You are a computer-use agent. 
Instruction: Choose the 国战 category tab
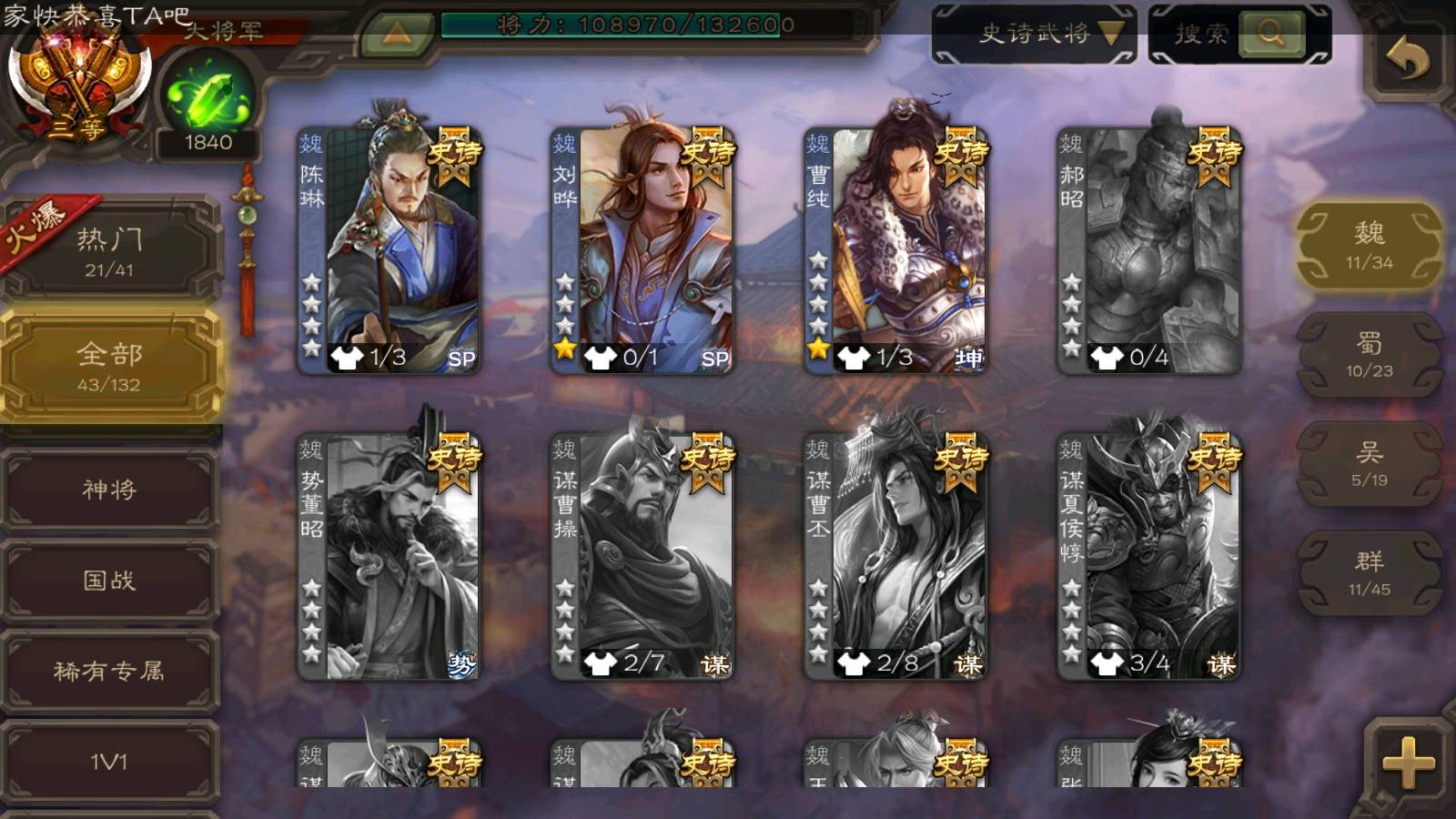tap(109, 581)
